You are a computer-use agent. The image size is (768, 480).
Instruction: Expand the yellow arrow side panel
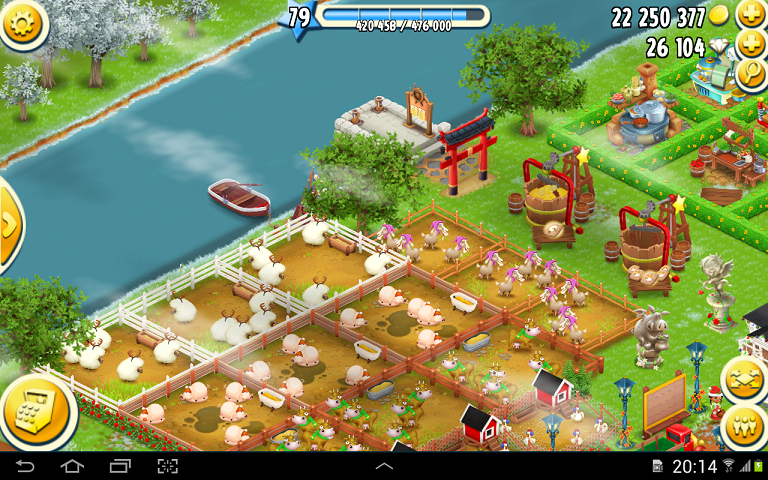[x=9, y=227]
